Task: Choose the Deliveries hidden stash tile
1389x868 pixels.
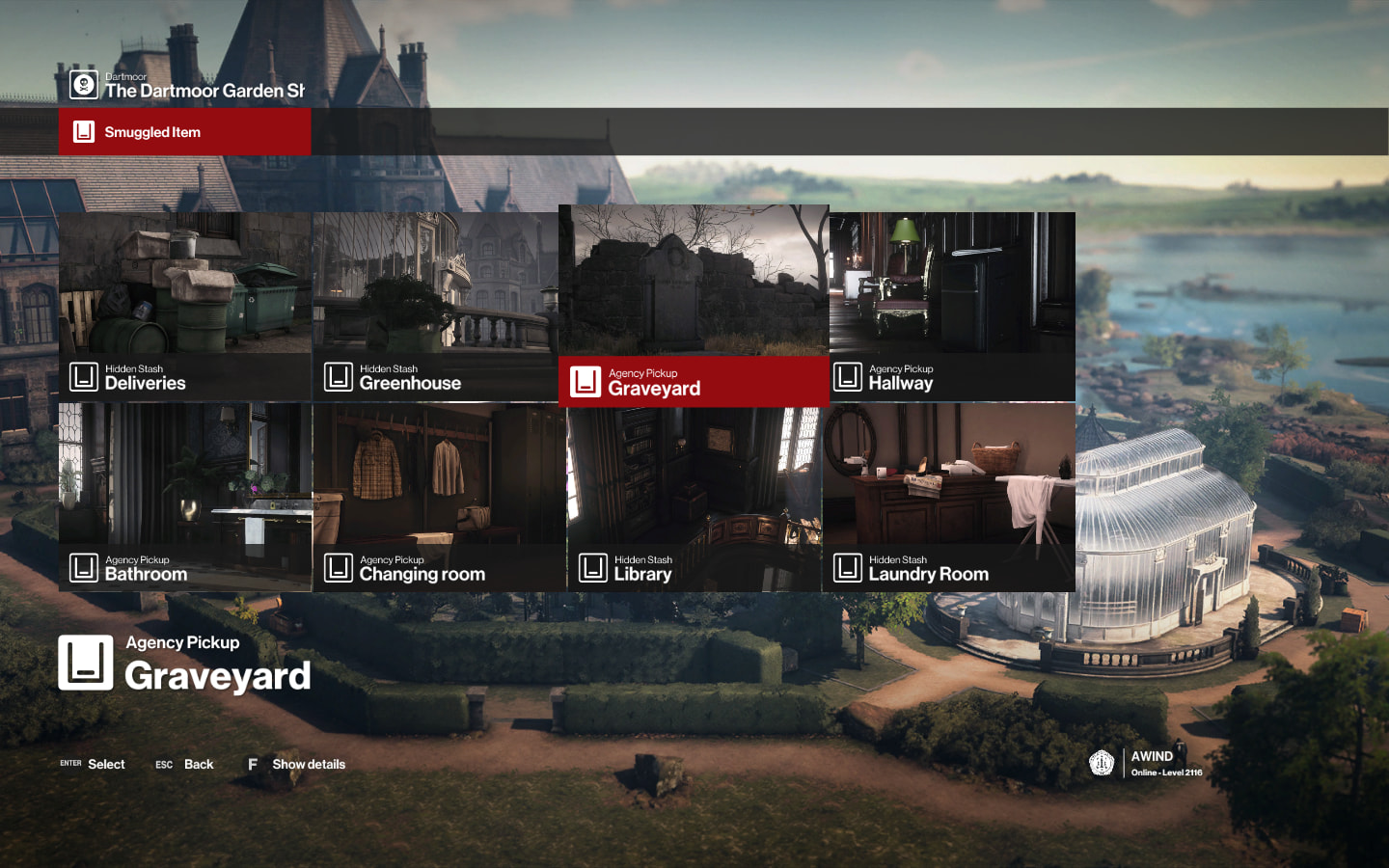Action: pos(184,306)
